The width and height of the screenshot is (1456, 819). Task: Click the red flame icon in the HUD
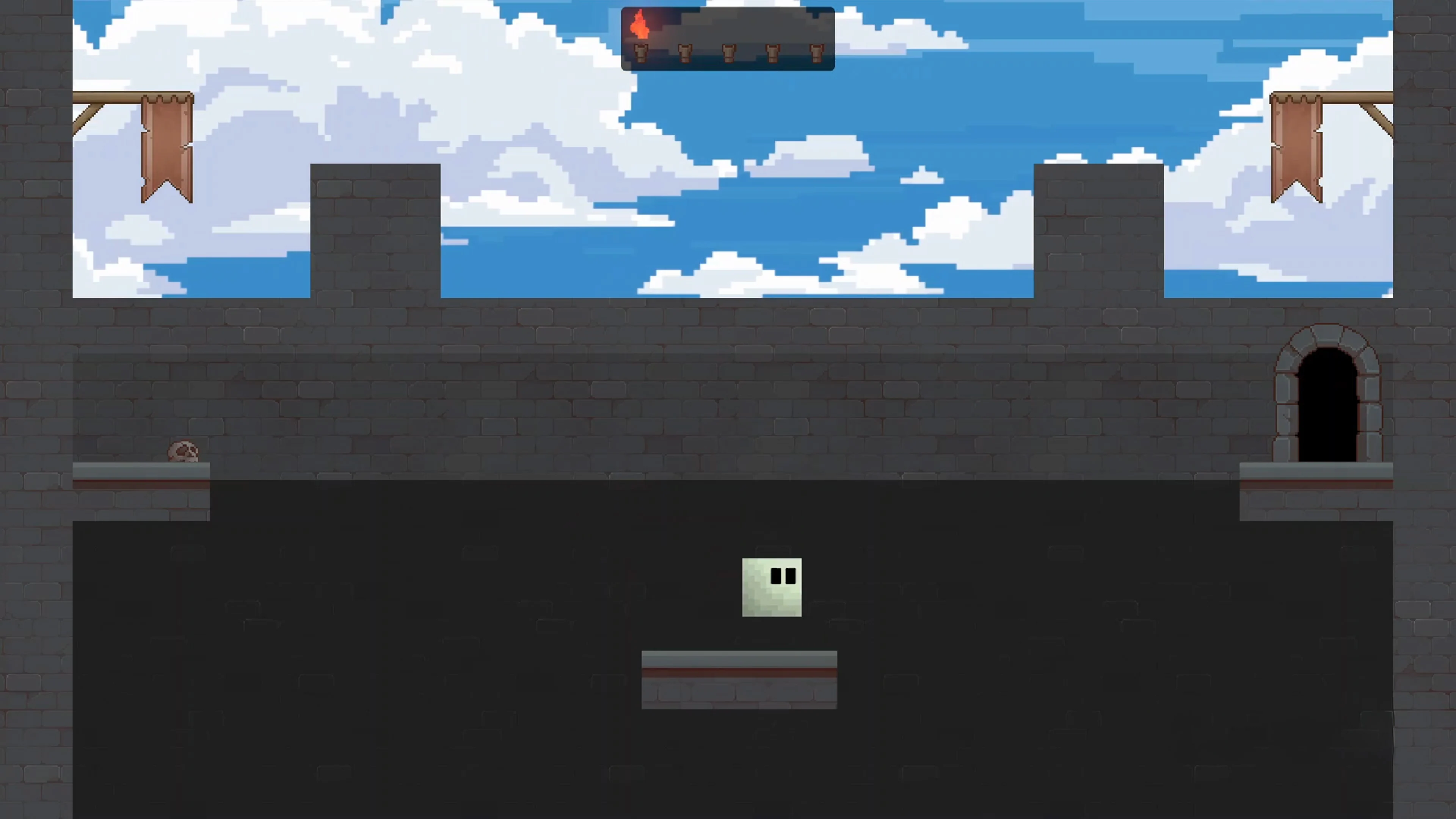click(x=640, y=25)
